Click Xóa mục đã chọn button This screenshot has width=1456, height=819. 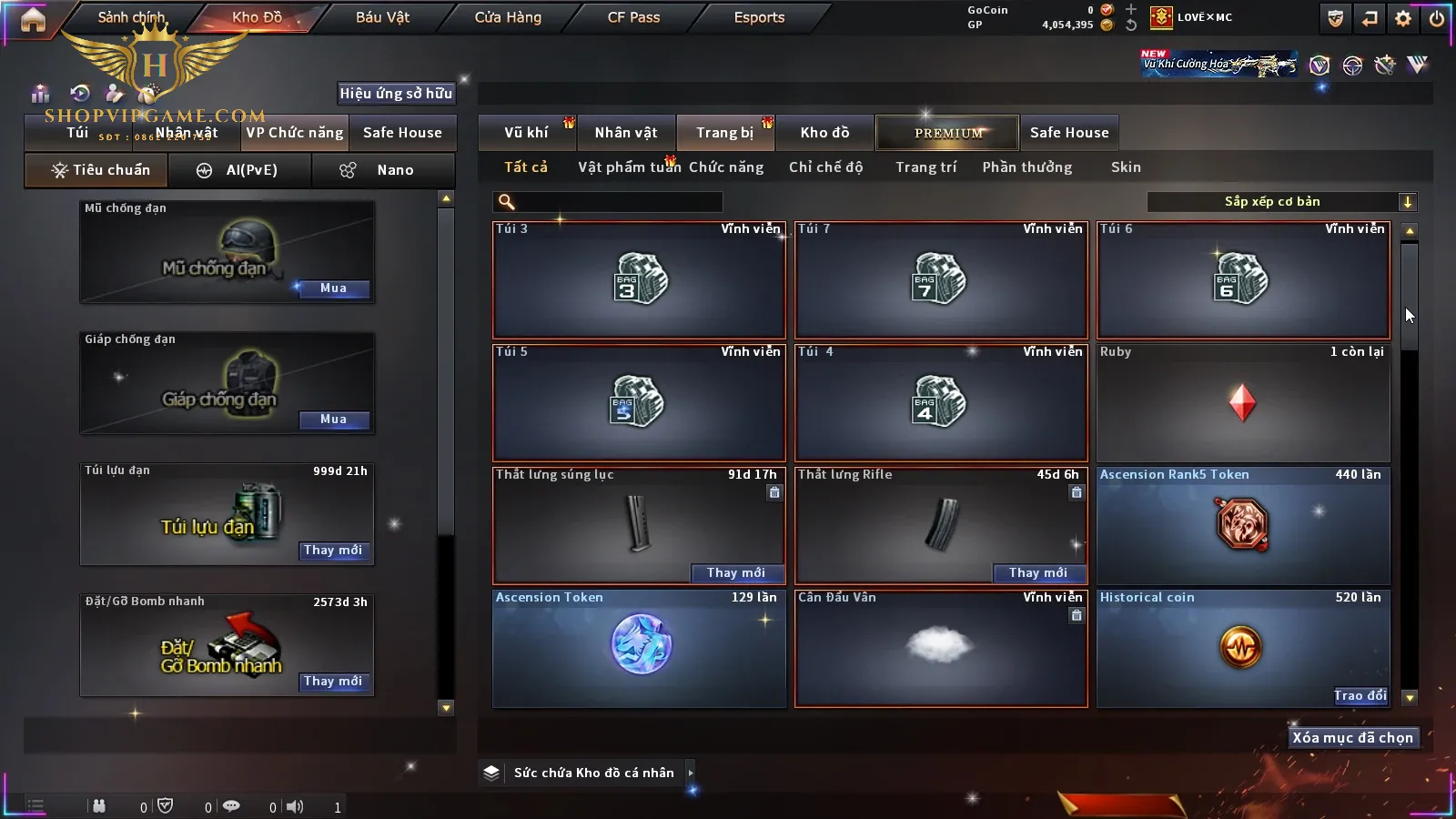(x=1352, y=738)
